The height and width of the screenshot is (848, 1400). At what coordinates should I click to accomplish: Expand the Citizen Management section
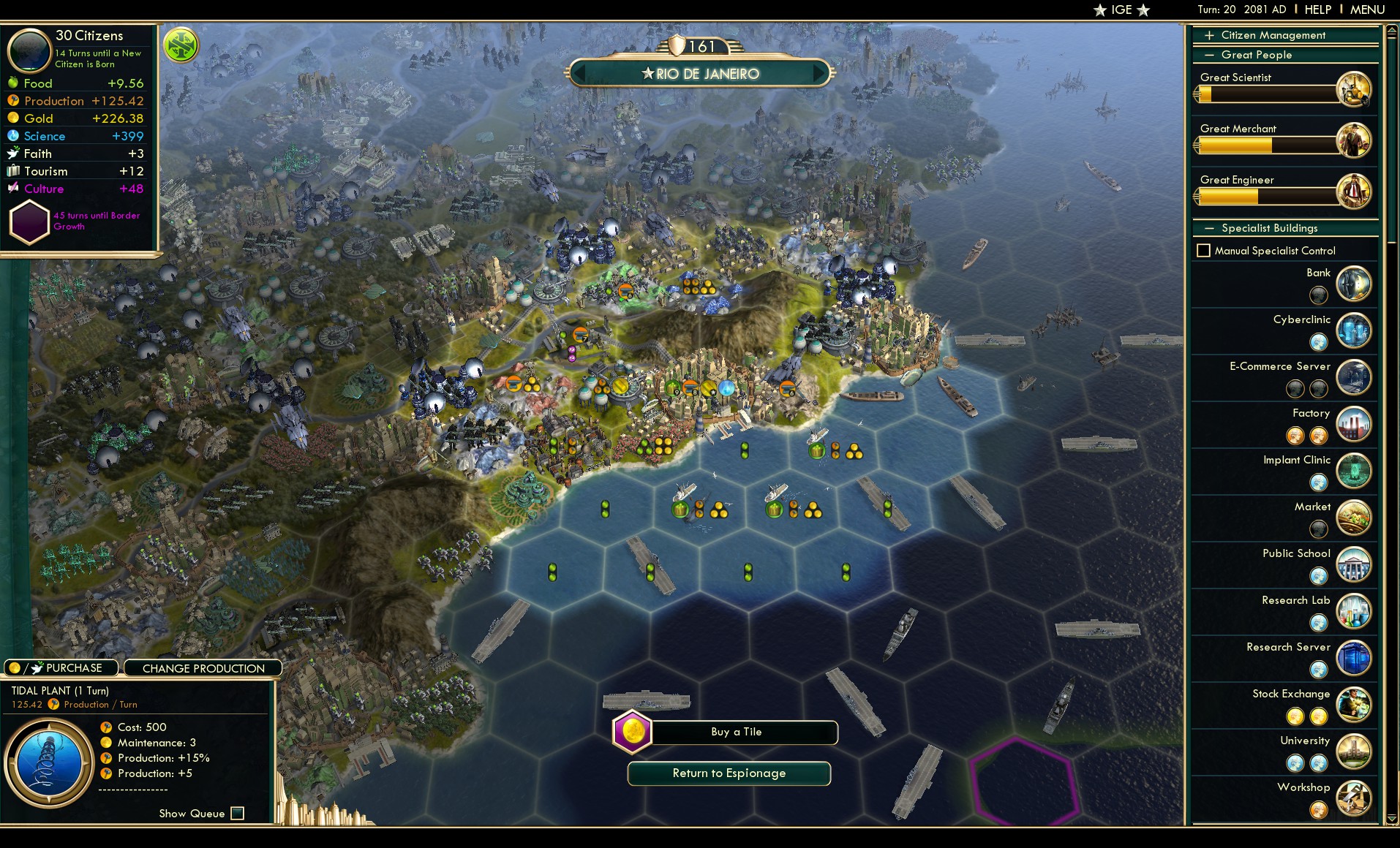coord(1211,35)
